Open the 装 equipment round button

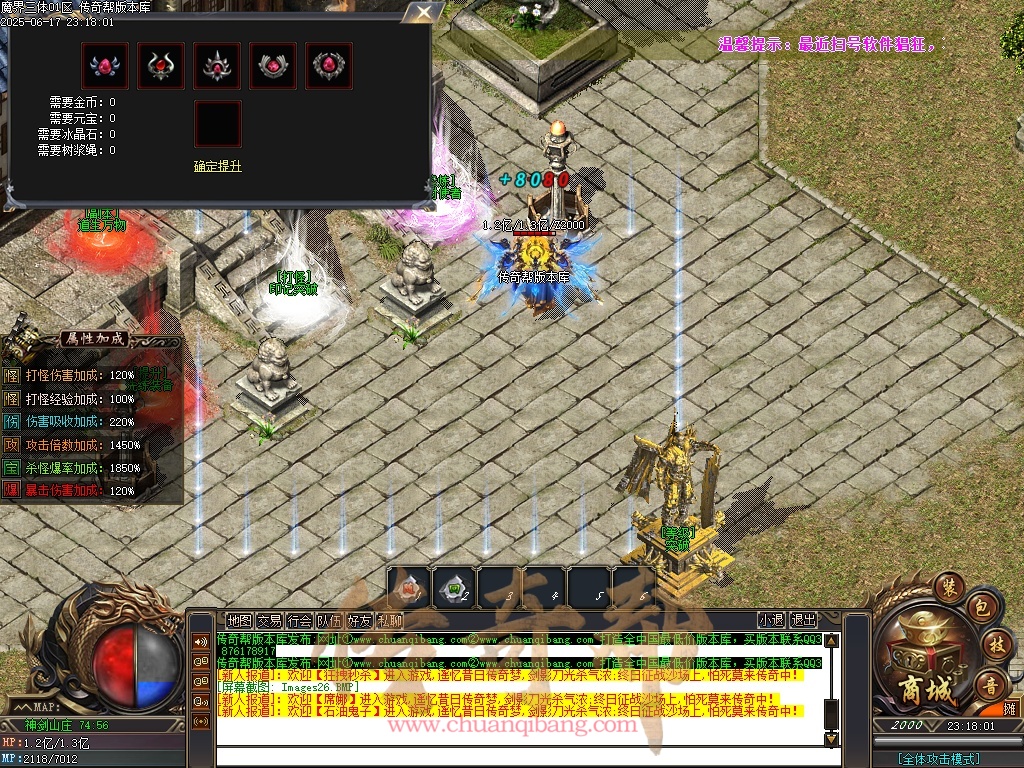949,585
